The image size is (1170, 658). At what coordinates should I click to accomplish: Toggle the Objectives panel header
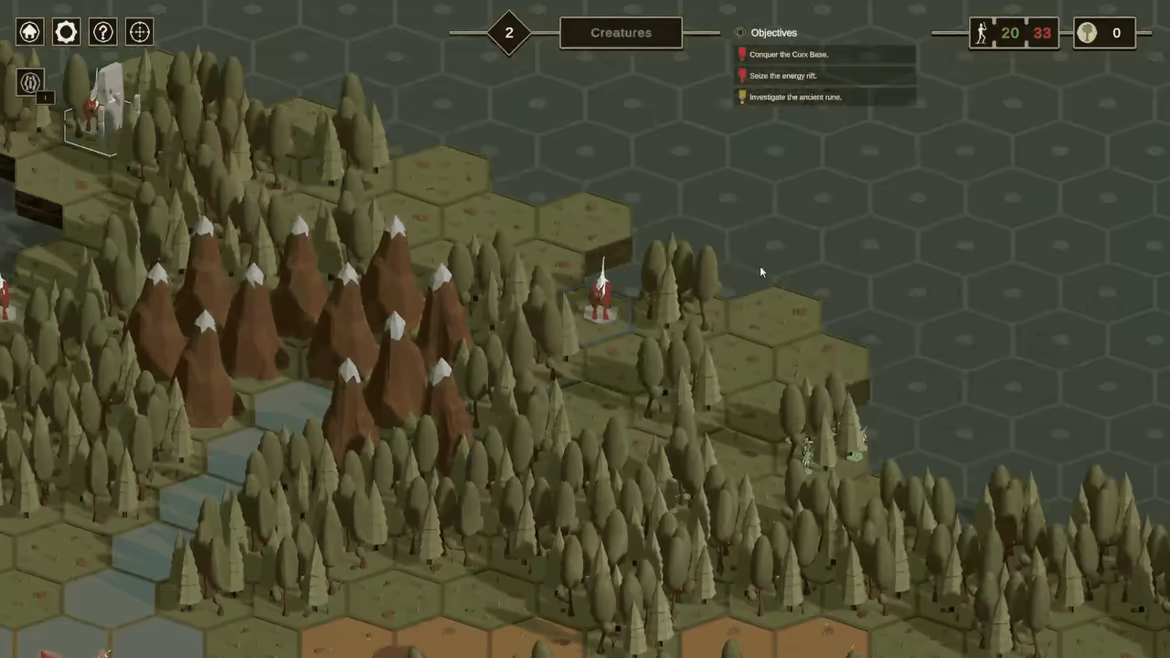[x=772, y=33]
